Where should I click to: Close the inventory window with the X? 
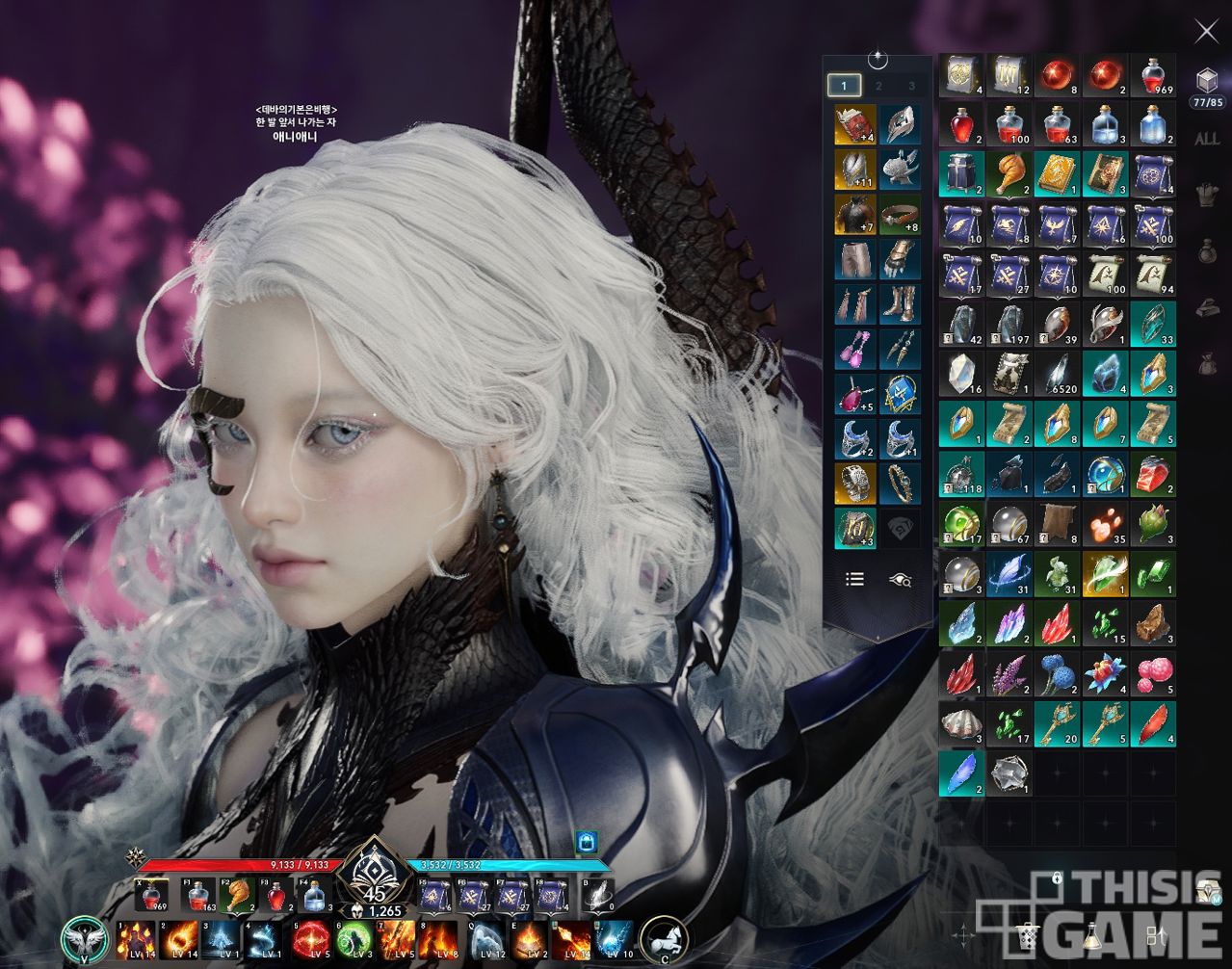click(x=1206, y=32)
